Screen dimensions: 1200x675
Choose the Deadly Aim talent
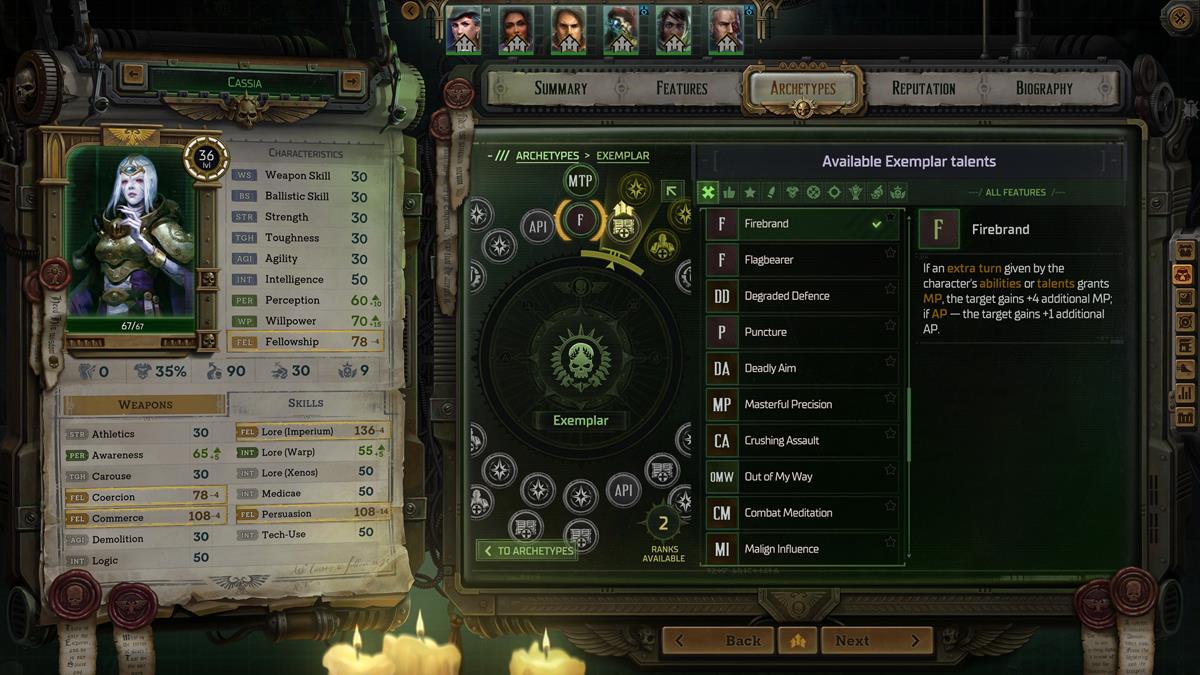pos(800,368)
